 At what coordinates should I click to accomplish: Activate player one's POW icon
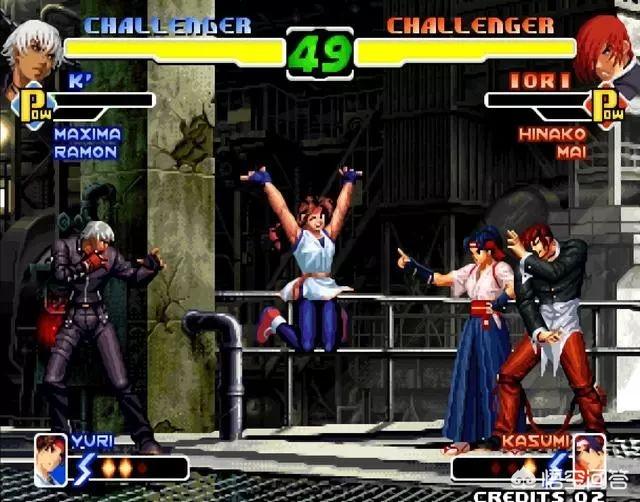[31, 105]
